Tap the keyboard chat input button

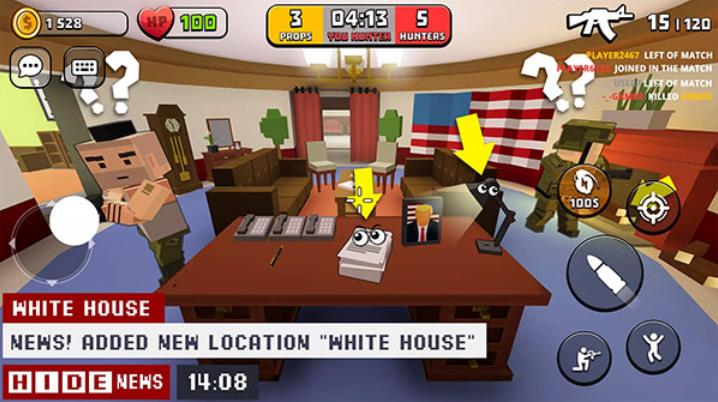point(84,69)
